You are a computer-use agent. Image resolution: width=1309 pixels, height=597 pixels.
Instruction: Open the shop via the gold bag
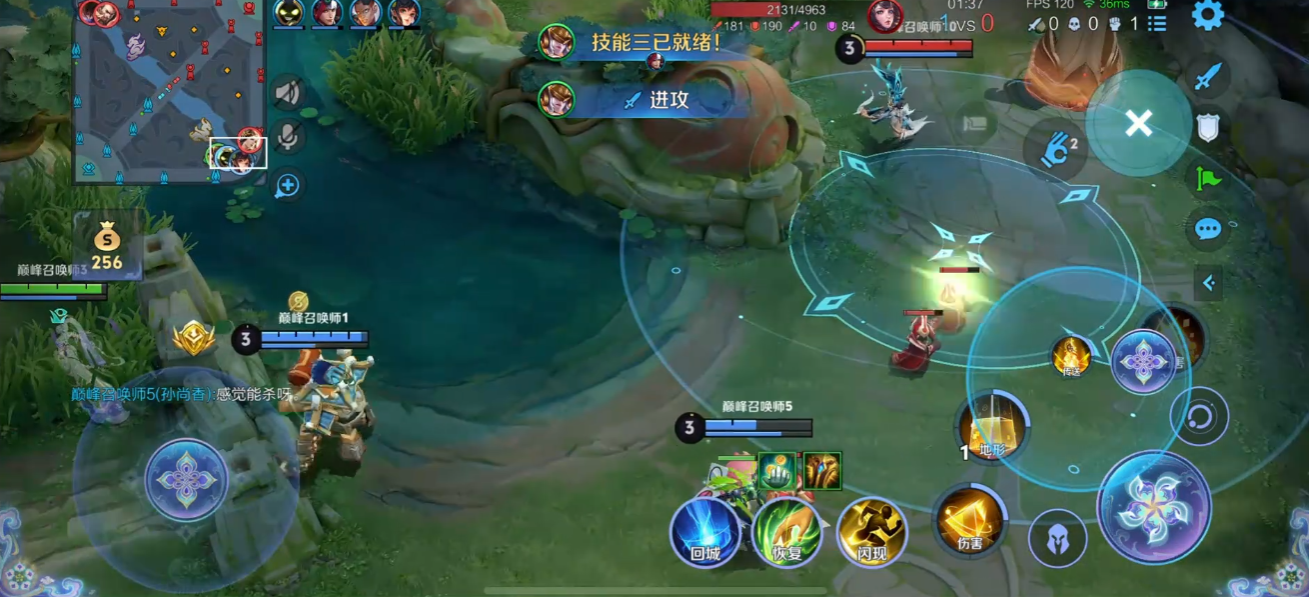107,247
